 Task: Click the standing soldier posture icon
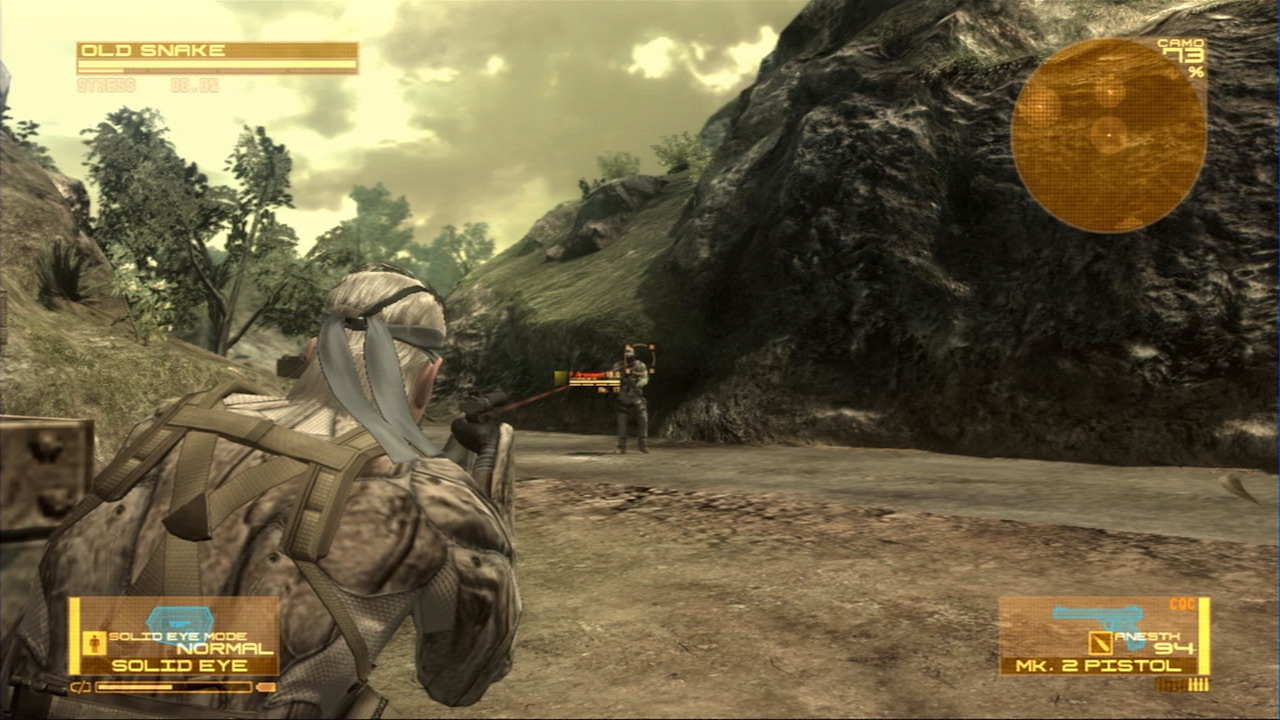[94, 642]
